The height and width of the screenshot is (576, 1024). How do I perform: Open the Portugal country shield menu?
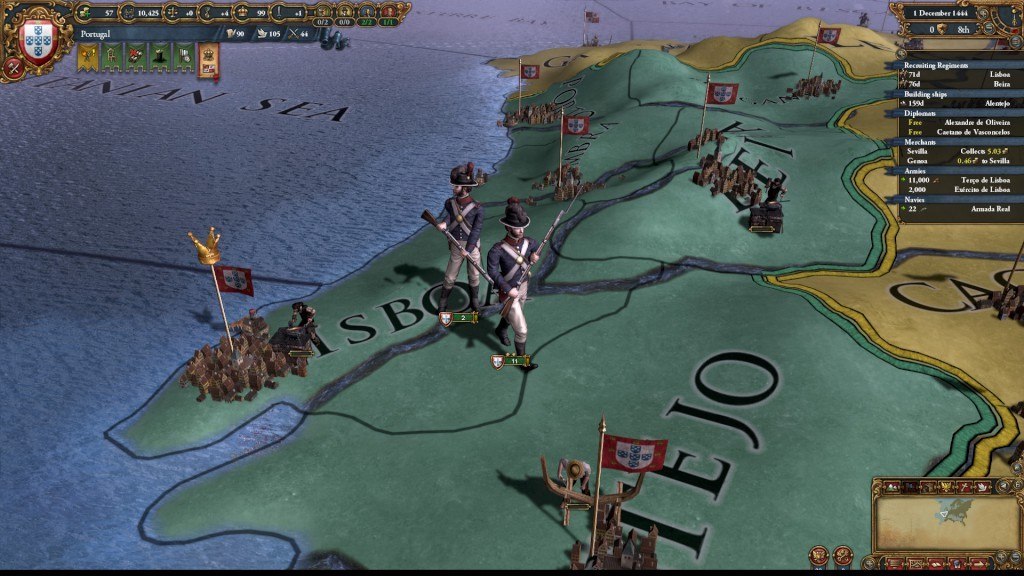[36, 36]
